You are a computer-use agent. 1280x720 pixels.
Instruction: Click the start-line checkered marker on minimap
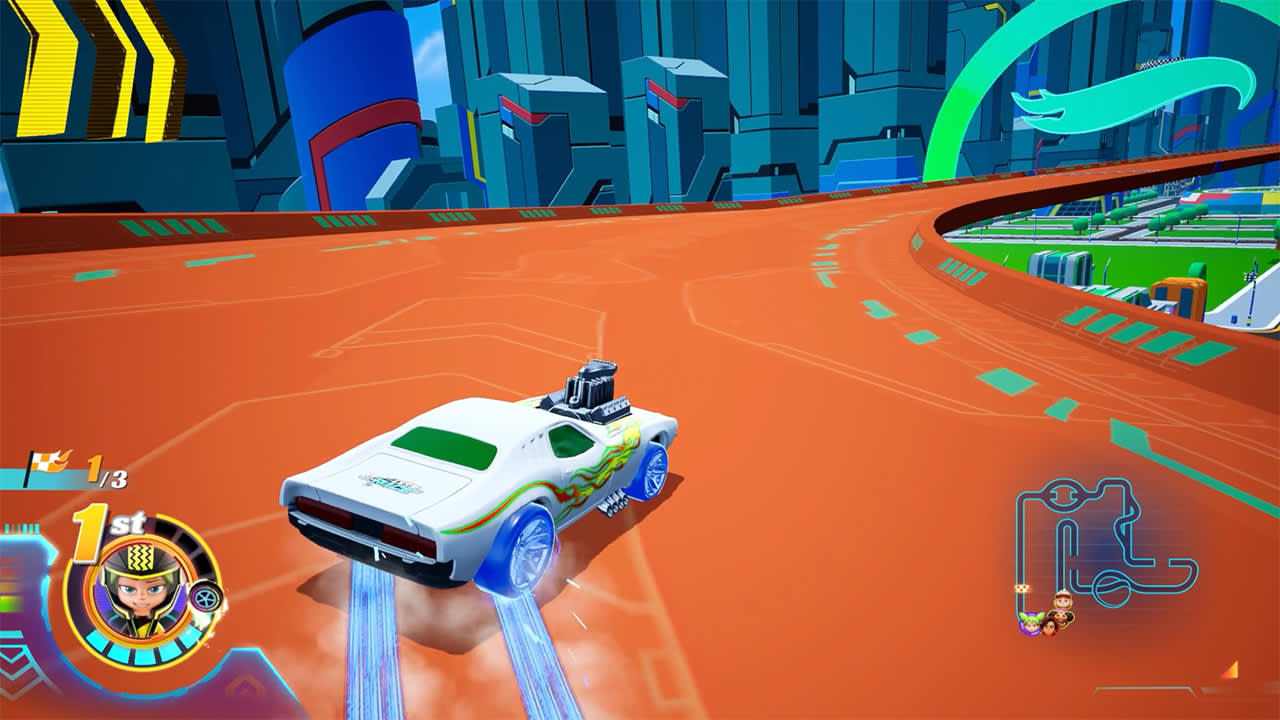coord(1022,587)
